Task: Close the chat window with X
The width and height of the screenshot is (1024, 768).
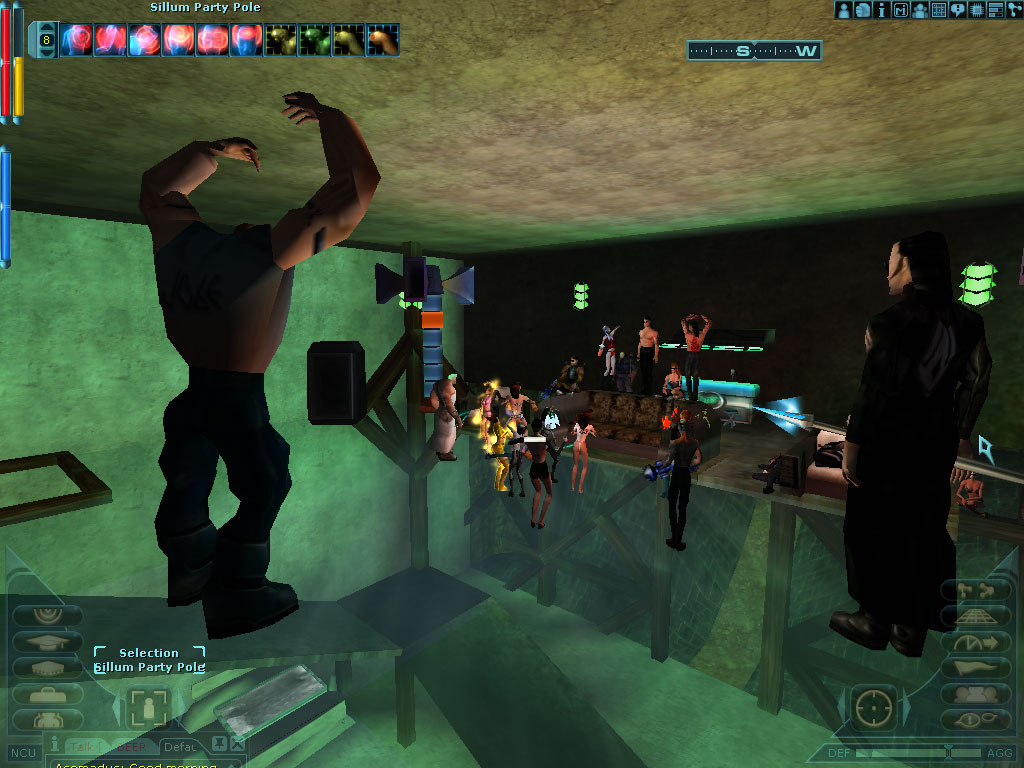Action: pos(237,743)
